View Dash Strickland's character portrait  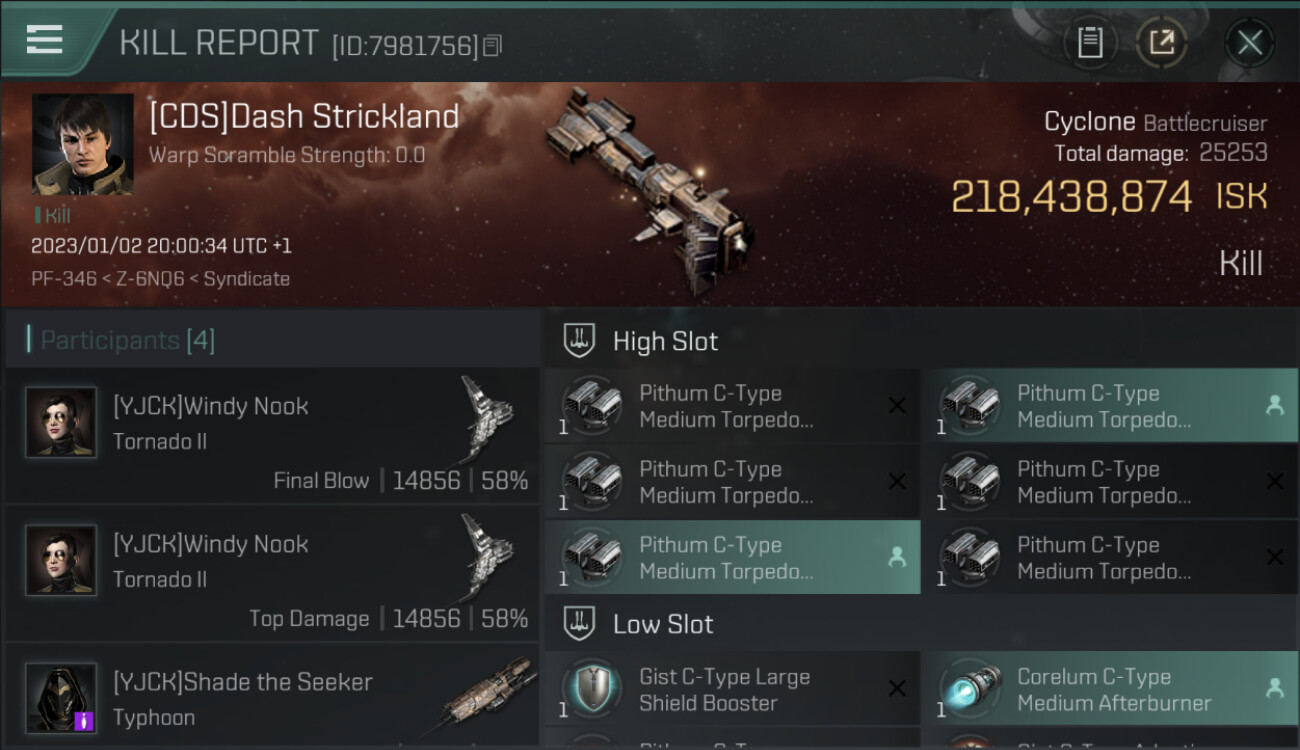point(83,144)
